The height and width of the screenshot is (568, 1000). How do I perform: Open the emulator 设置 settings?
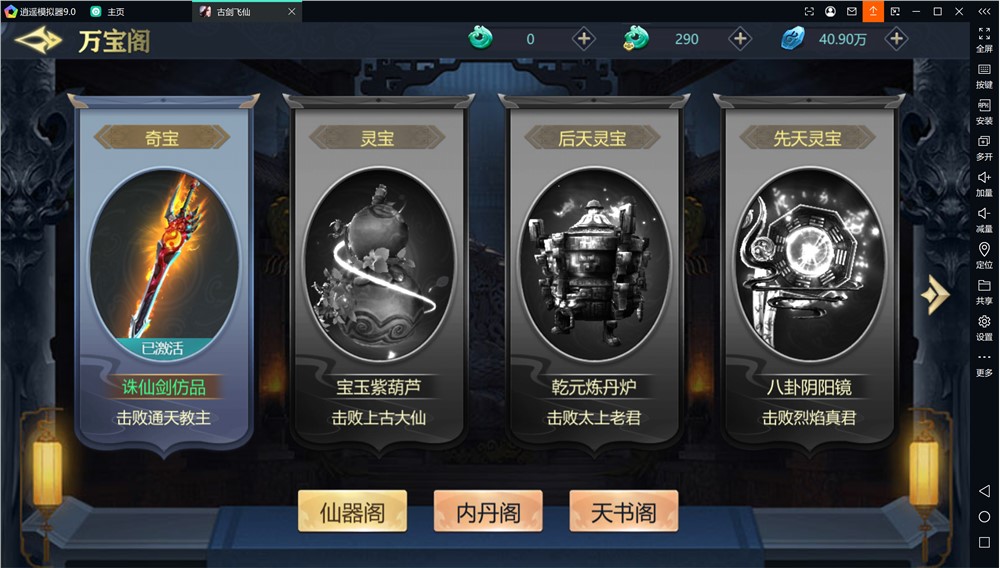[x=984, y=328]
